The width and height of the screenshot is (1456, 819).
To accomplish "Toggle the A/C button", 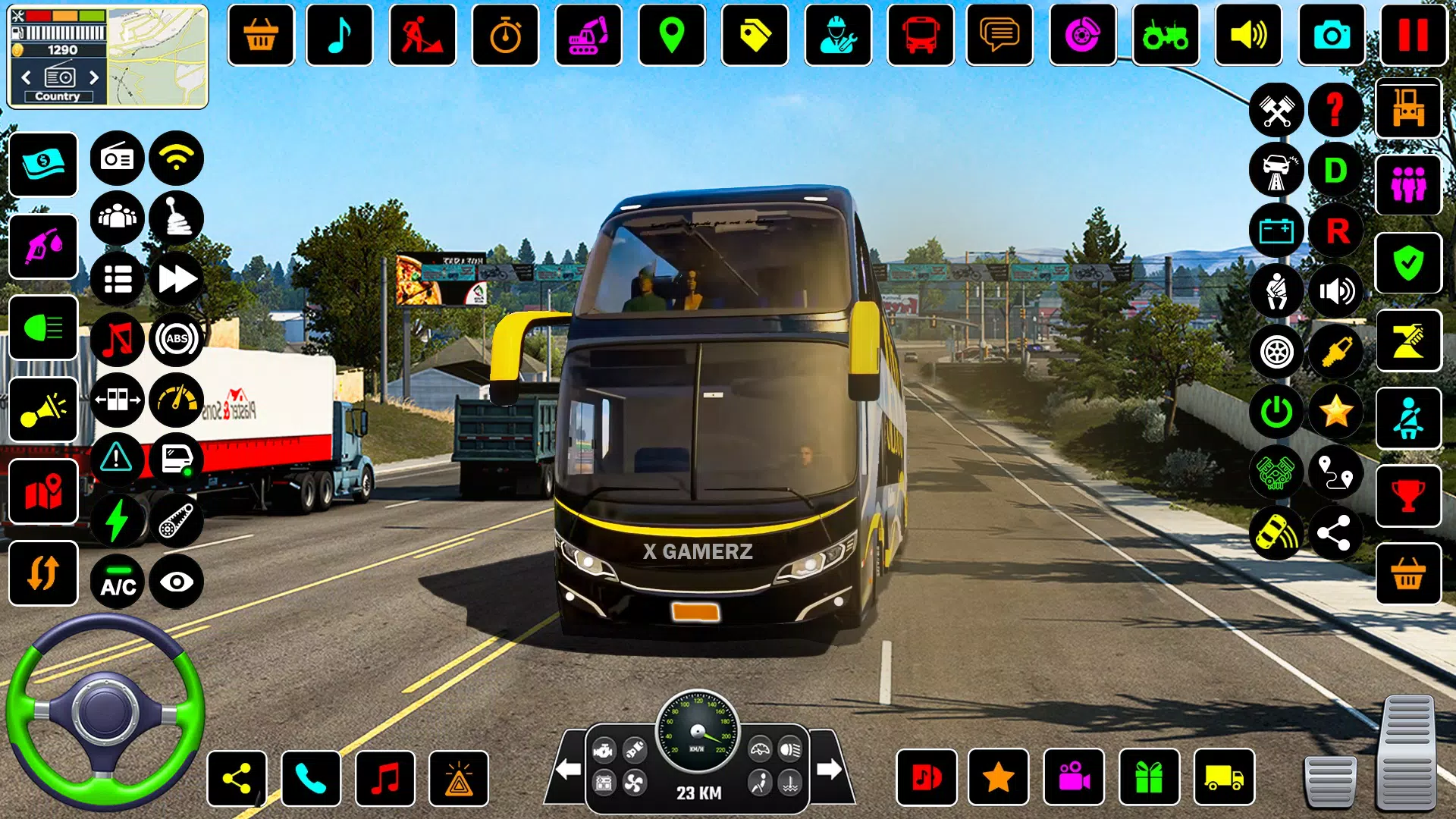I will (118, 582).
